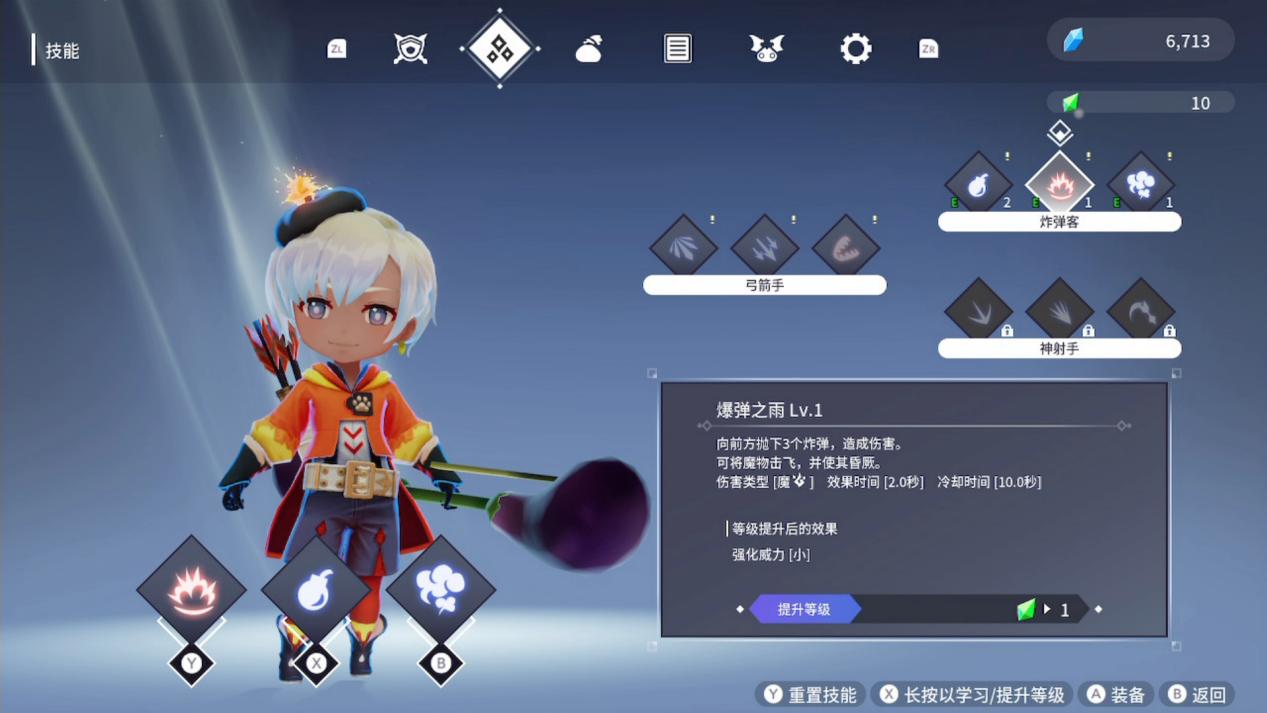Image resolution: width=1267 pixels, height=713 pixels.
Task: Select the equipped smoke cloud skill slot
Action: tap(440, 590)
